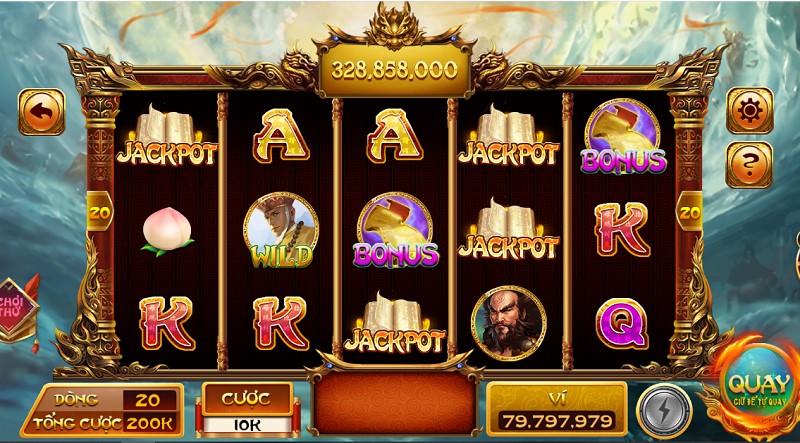
Task: Open the gear settings menu
Action: [749, 111]
